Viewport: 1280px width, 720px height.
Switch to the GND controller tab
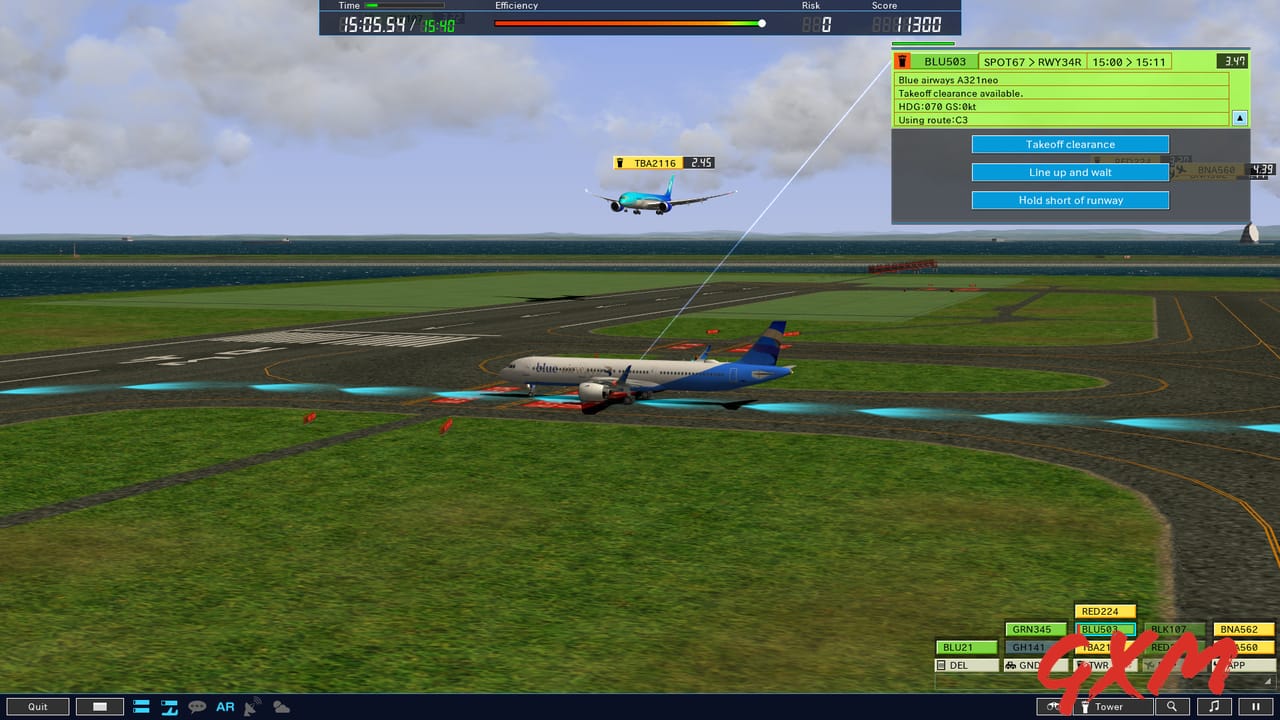click(x=1034, y=666)
